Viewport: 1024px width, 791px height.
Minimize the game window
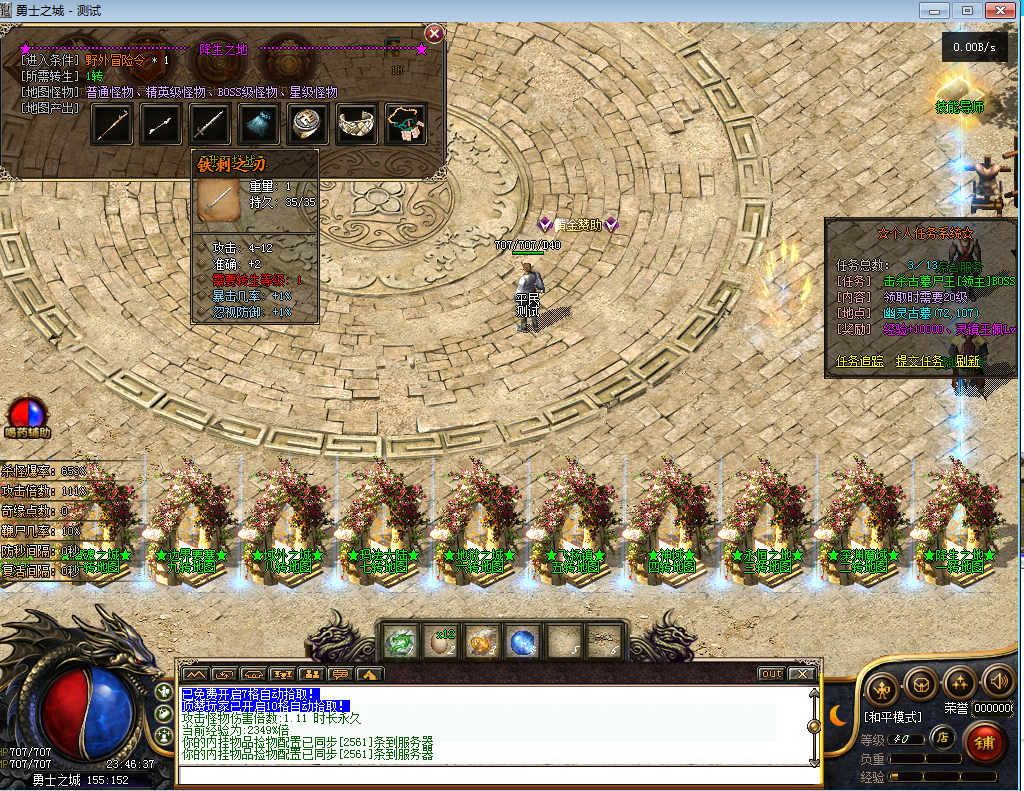coord(938,9)
